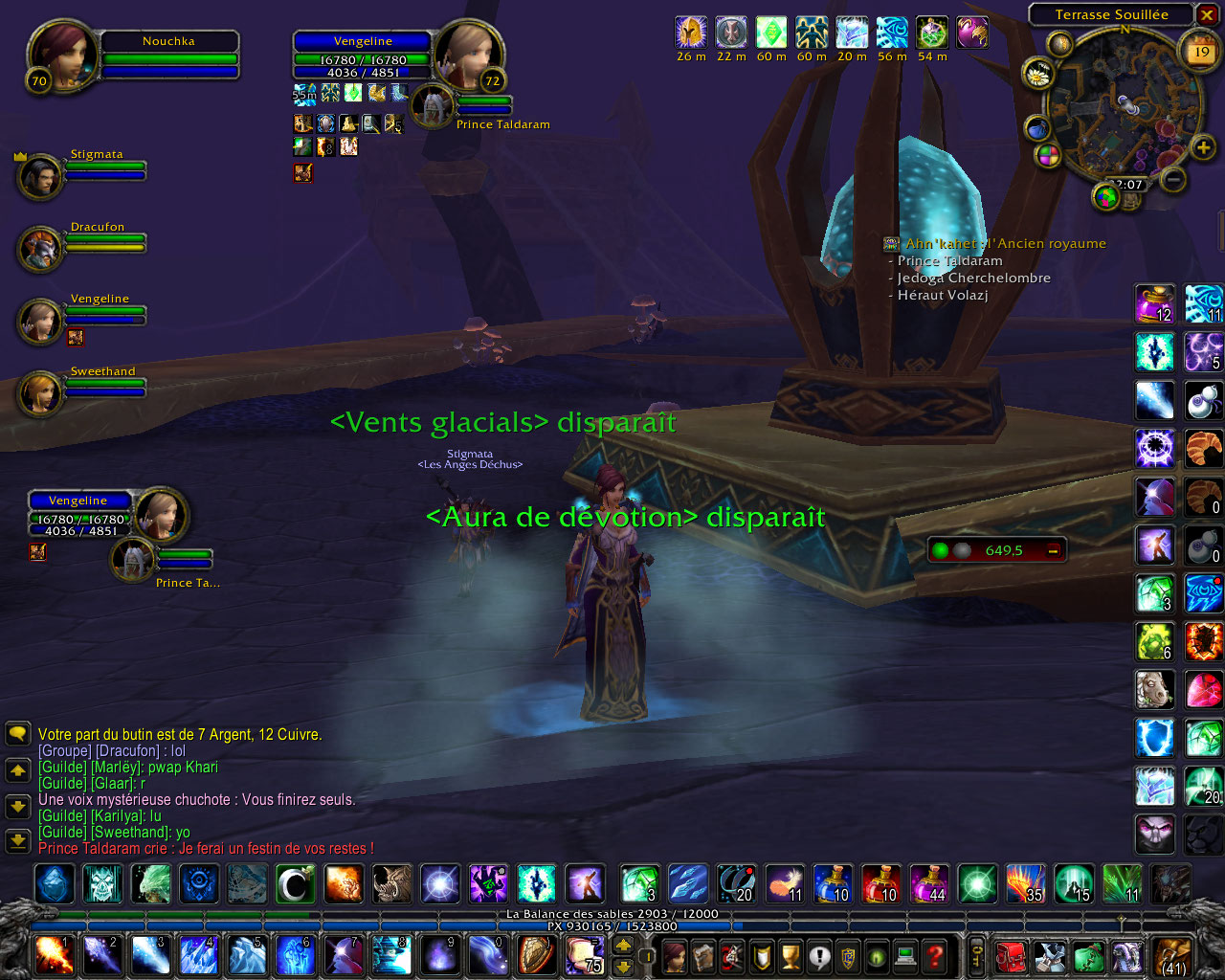Jump chat to the bottom with the underlined arrow
The height and width of the screenshot is (980, 1225).
tap(17, 841)
